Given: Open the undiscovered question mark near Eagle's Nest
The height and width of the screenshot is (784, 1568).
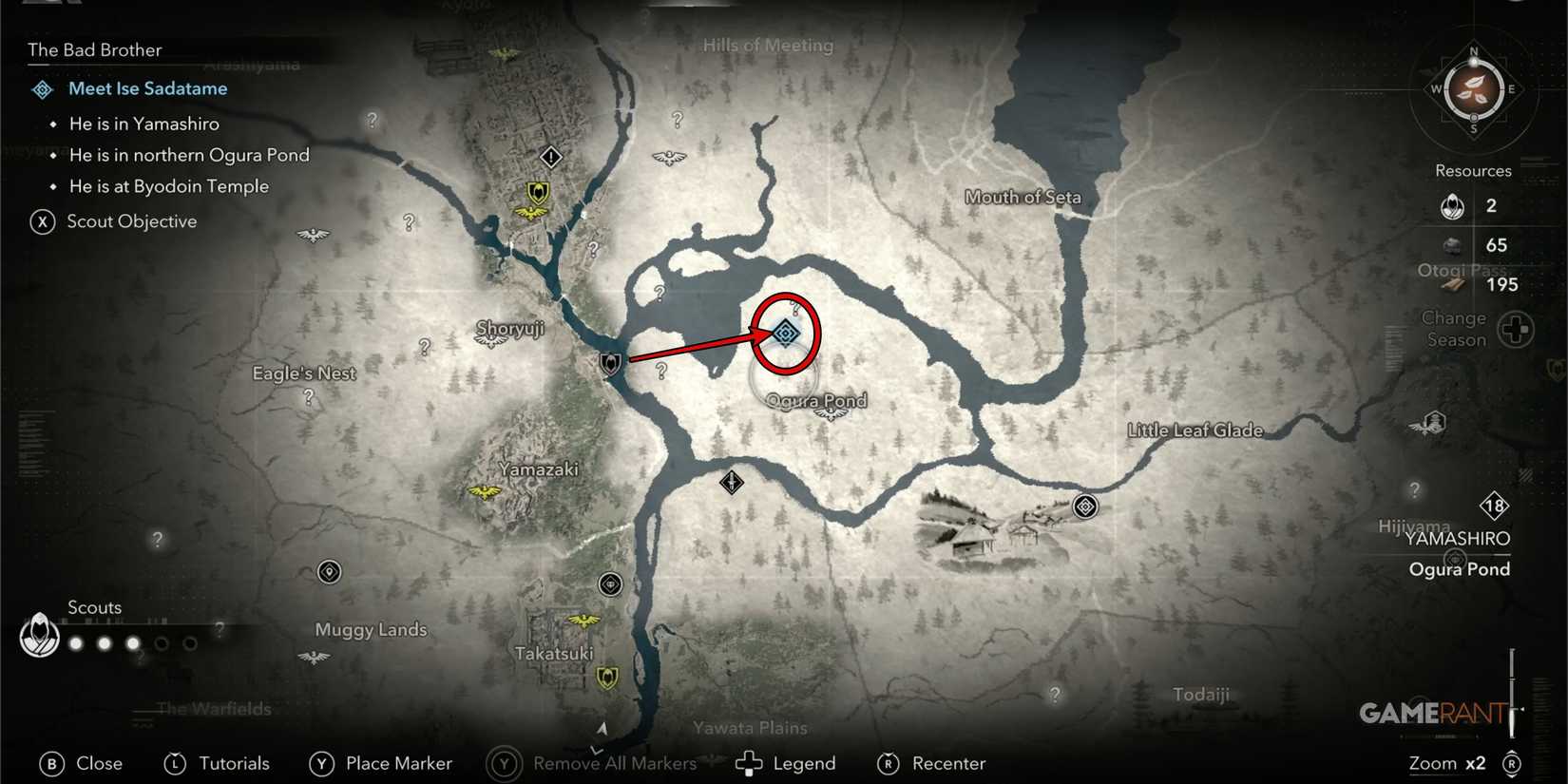Looking at the screenshot, I should coord(307,398).
